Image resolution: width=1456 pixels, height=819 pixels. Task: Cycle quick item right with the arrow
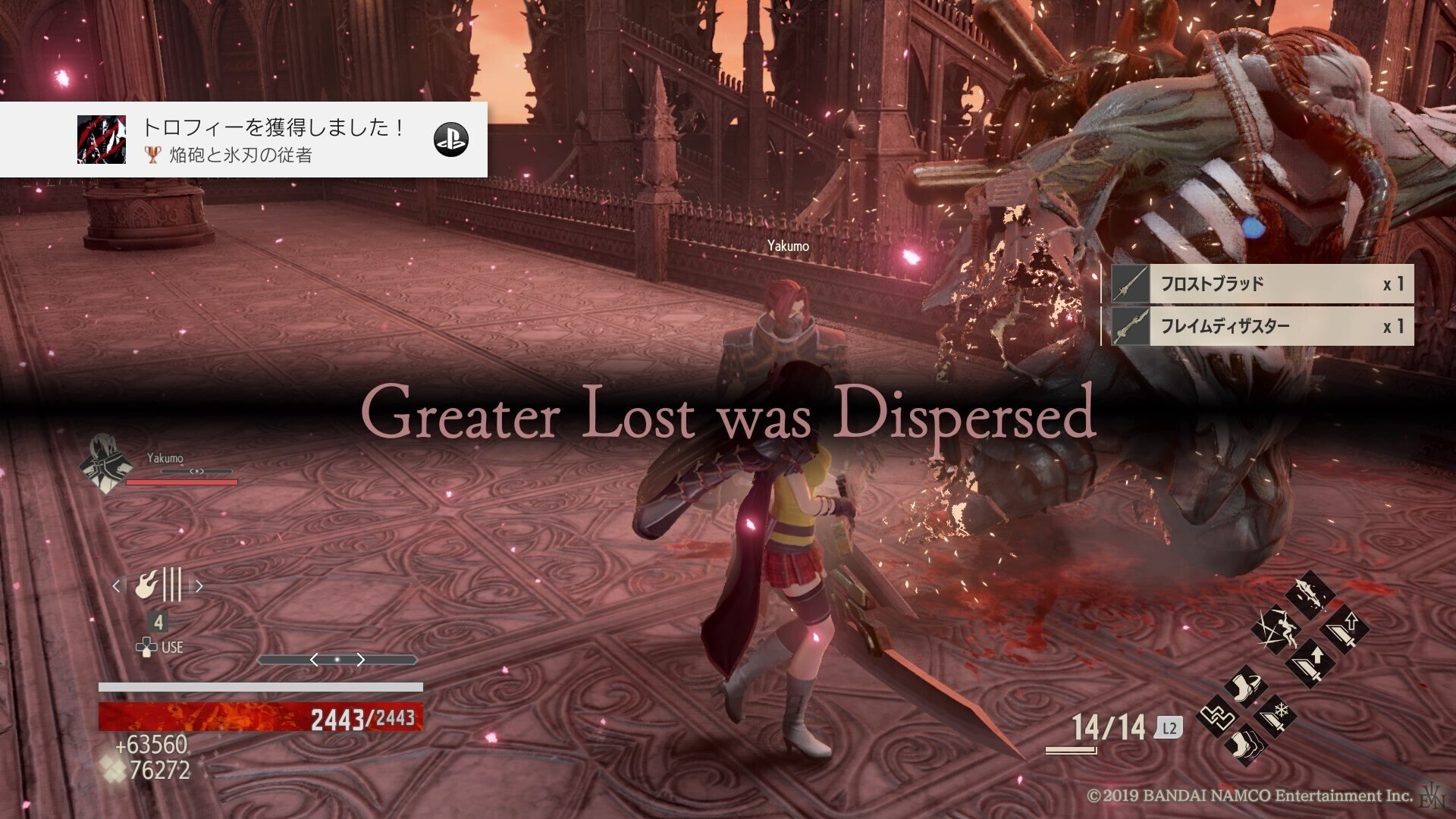(x=199, y=585)
